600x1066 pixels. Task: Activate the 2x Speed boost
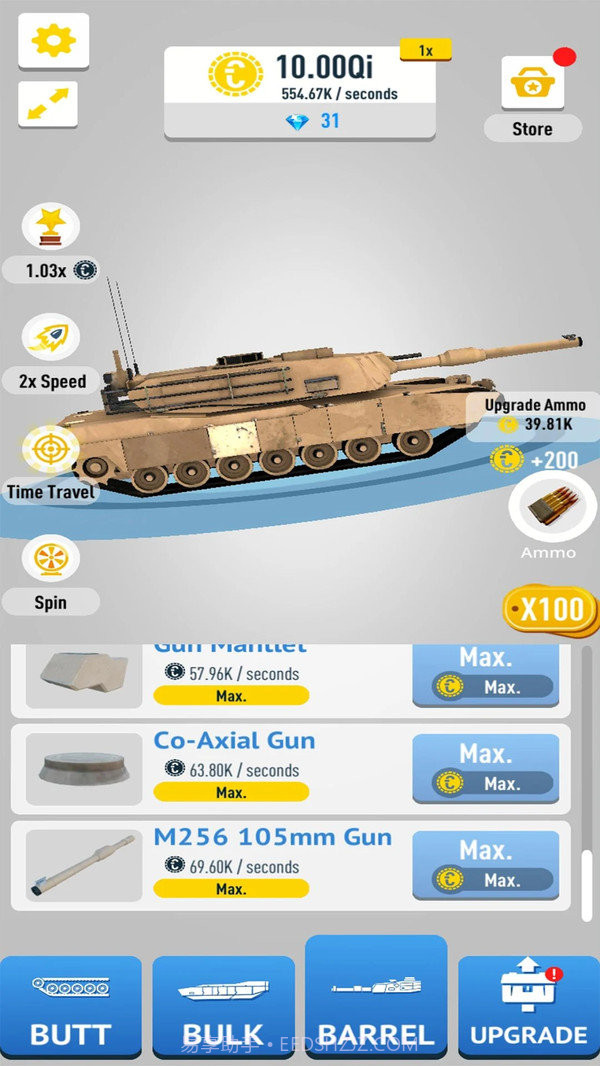tap(52, 340)
